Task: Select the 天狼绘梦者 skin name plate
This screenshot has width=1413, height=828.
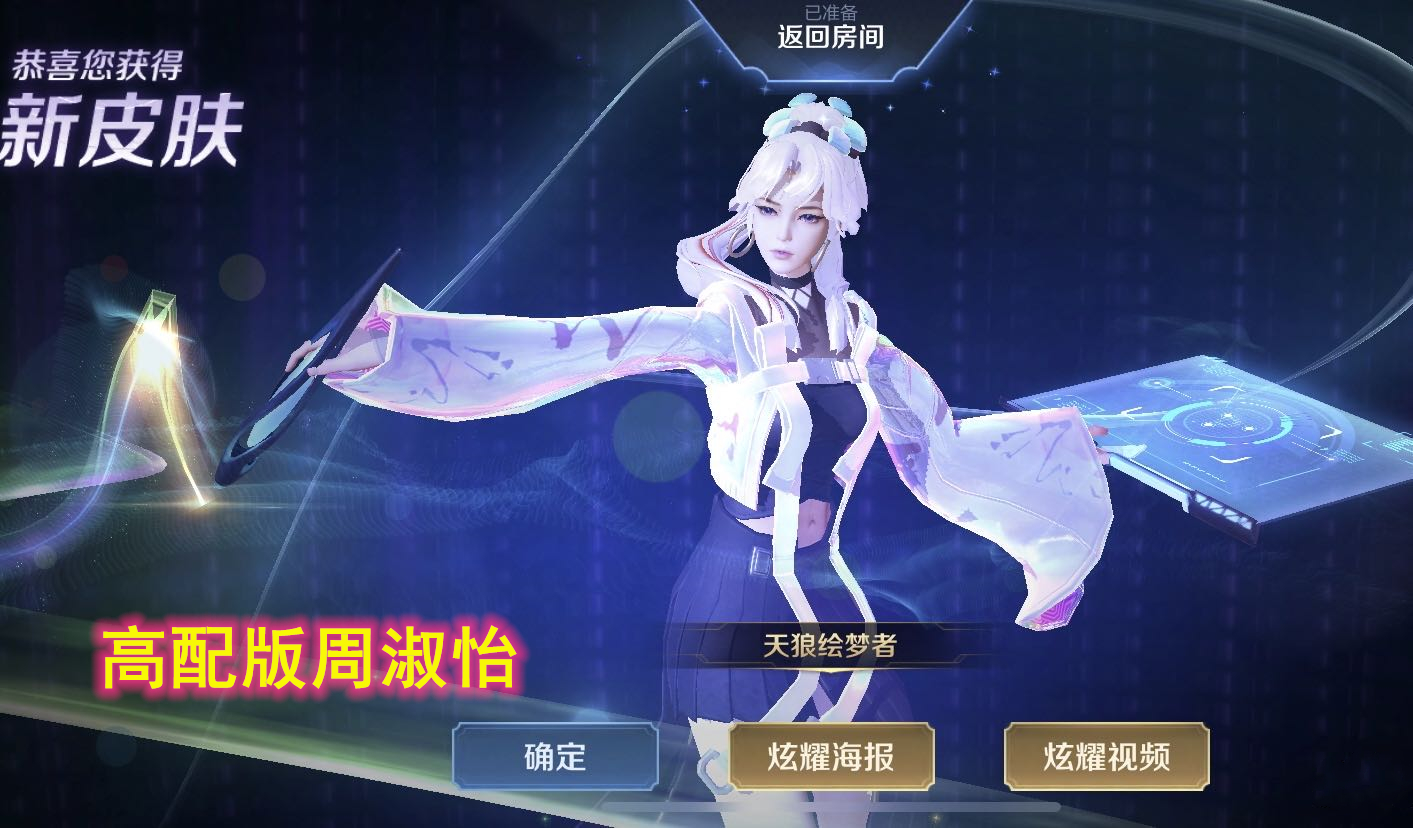Action: tap(830, 645)
